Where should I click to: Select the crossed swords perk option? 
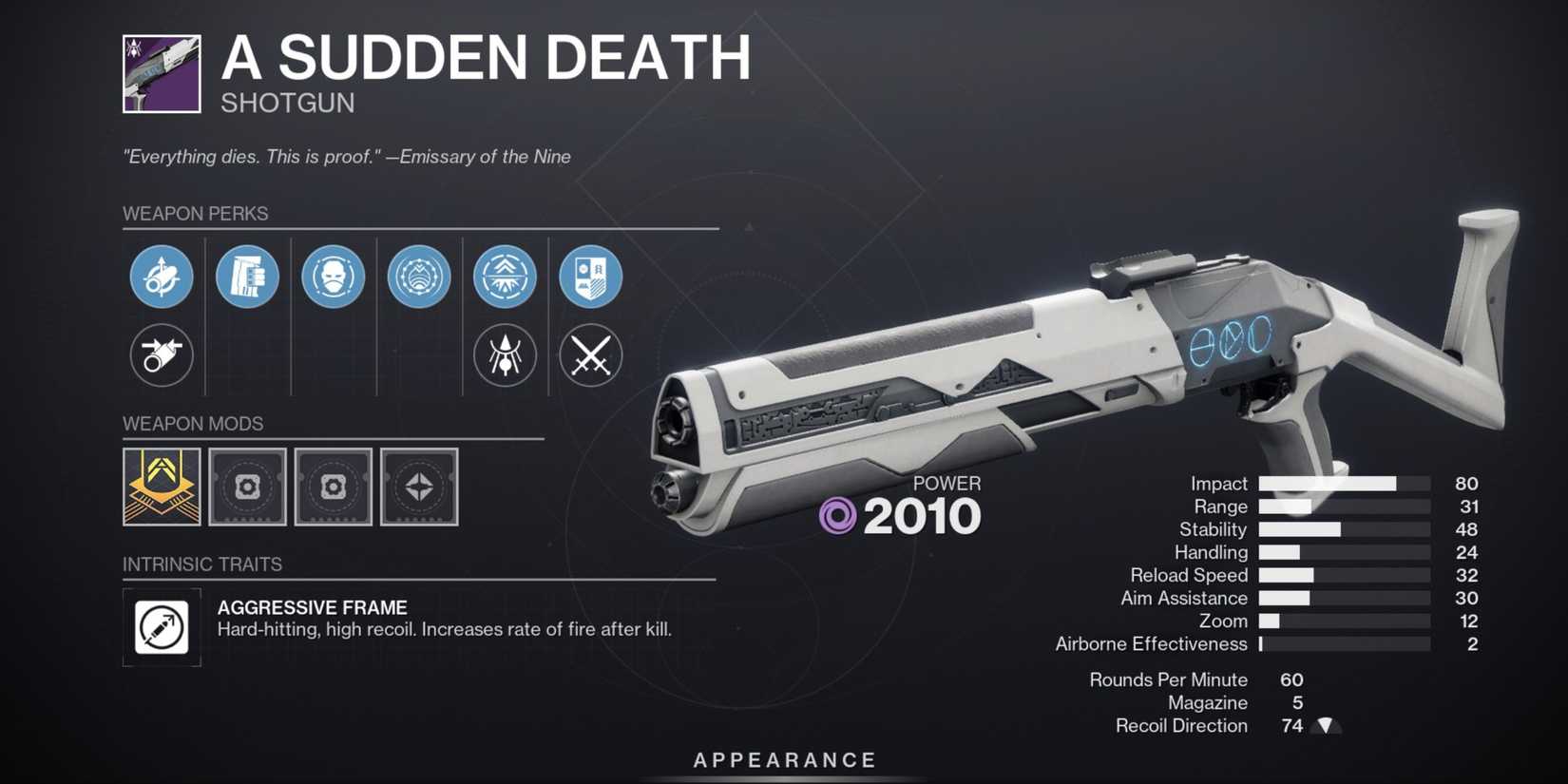(x=591, y=356)
